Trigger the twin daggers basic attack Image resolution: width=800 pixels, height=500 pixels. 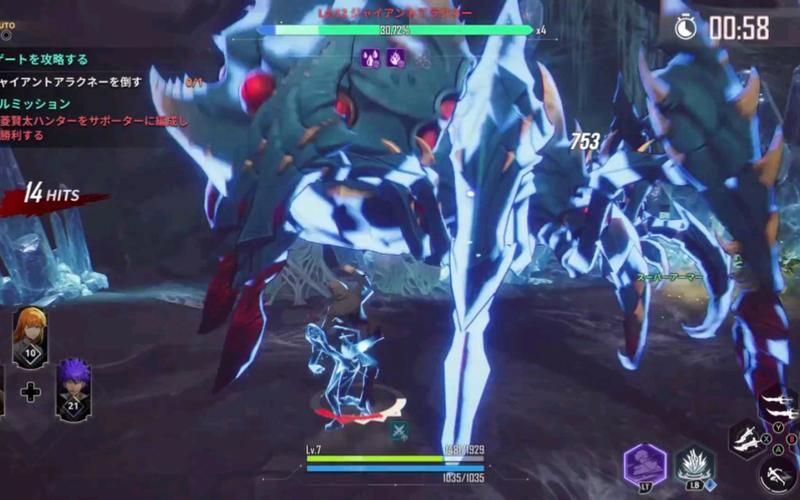[746, 438]
